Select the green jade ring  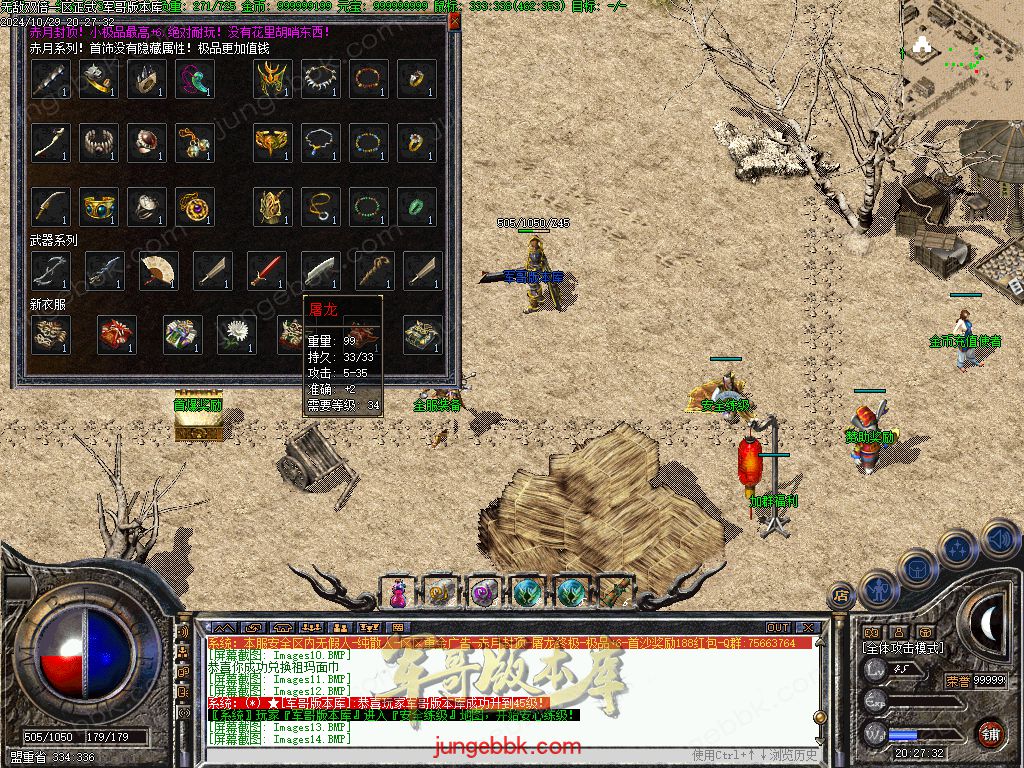click(x=416, y=207)
